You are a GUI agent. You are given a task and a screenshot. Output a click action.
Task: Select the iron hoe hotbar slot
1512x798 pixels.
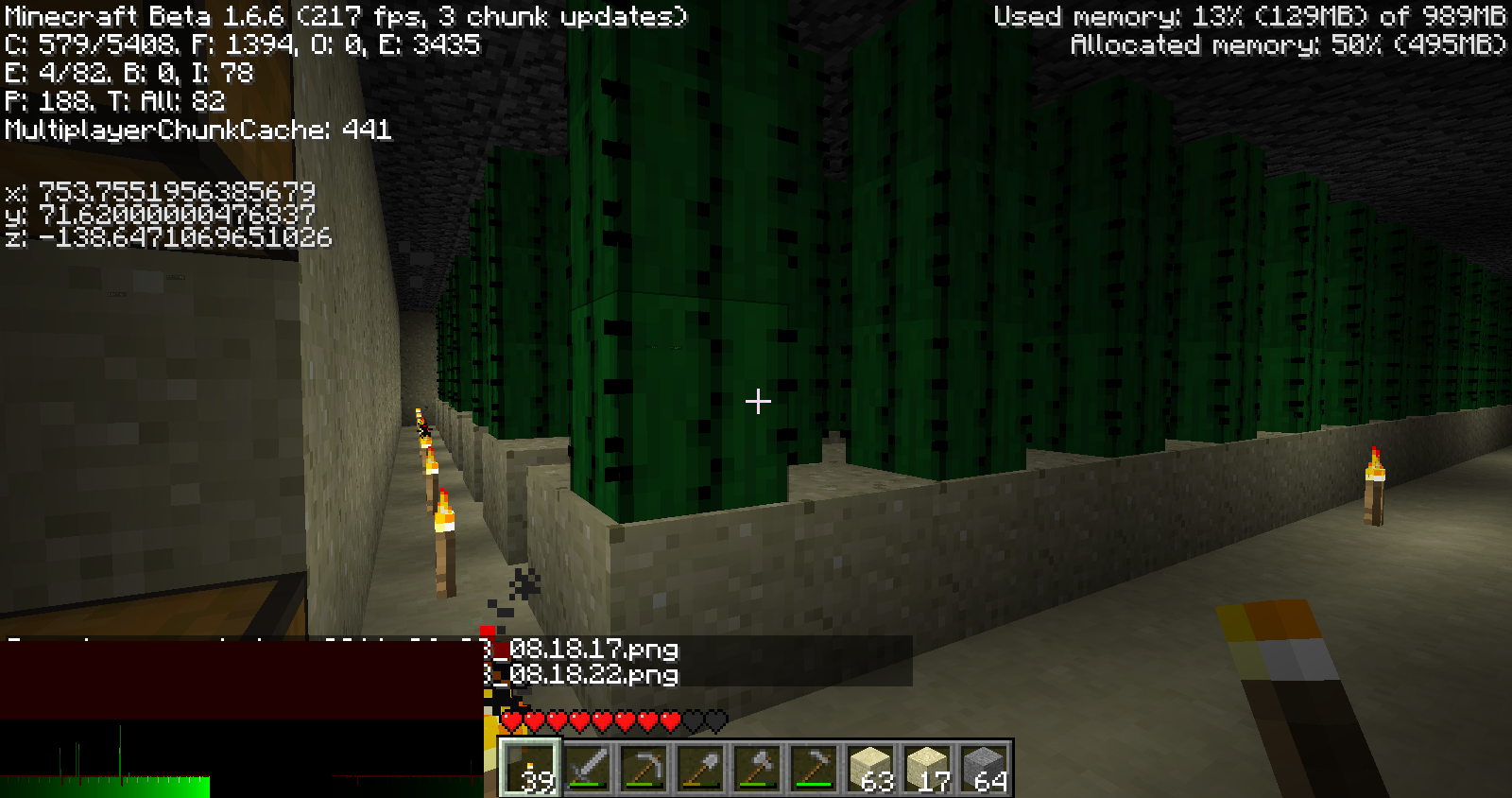tap(814, 768)
